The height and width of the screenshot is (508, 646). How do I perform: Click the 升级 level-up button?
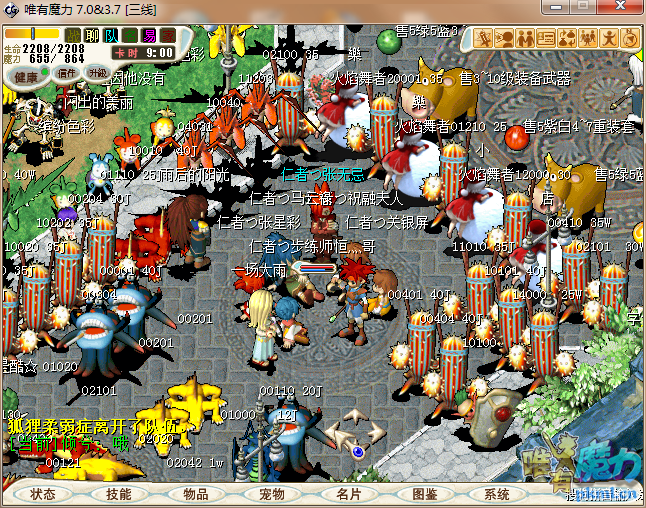click(x=98, y=73)
